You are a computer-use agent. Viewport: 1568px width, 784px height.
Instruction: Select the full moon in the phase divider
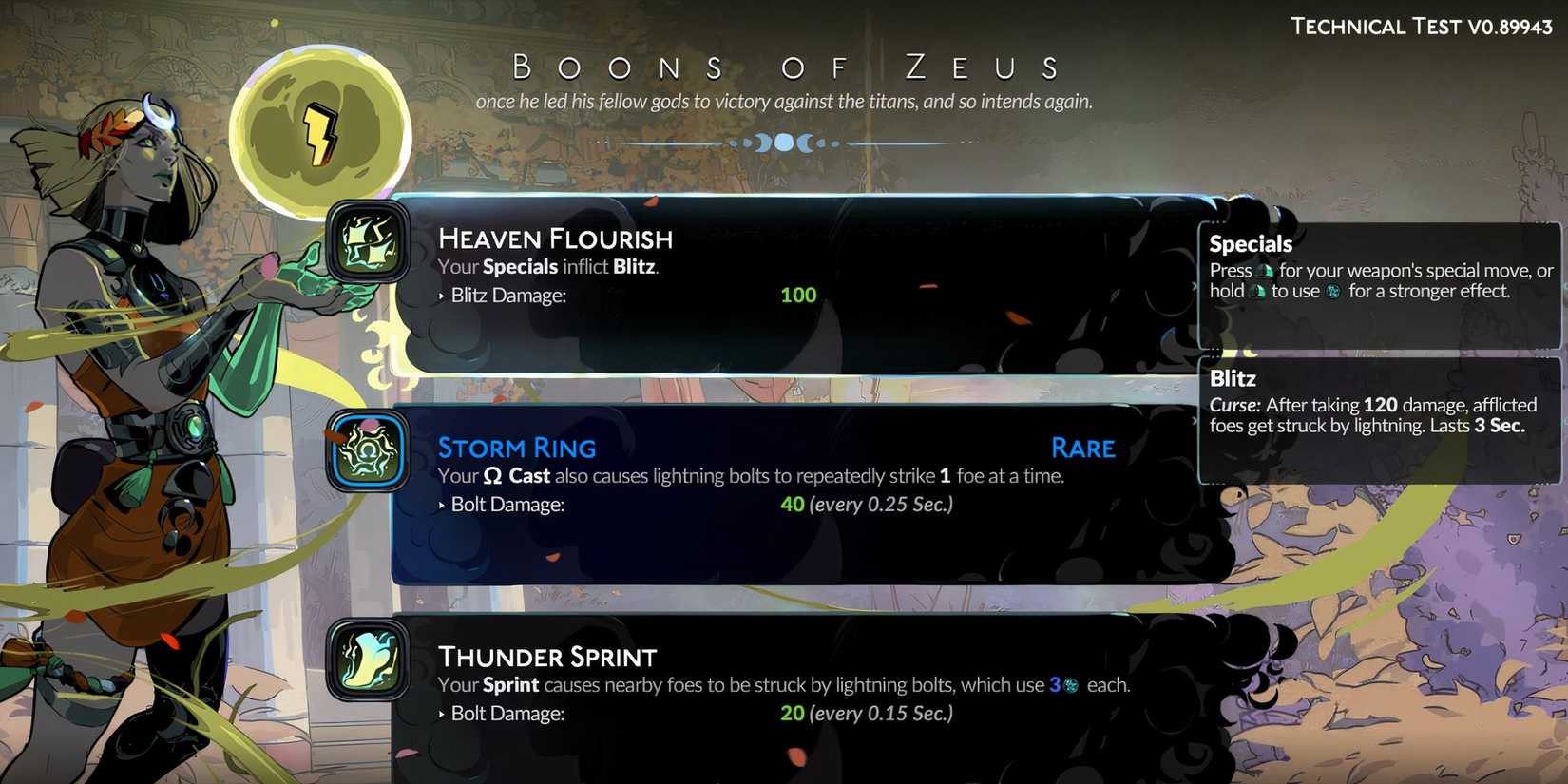click(x=785, y=143)
